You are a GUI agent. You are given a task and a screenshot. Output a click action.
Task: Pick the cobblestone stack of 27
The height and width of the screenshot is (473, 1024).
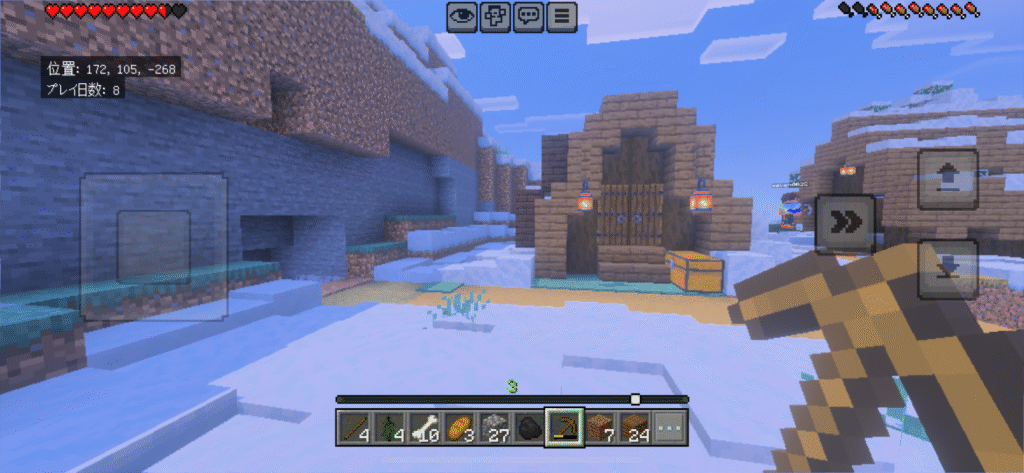[x=494, y=428]
